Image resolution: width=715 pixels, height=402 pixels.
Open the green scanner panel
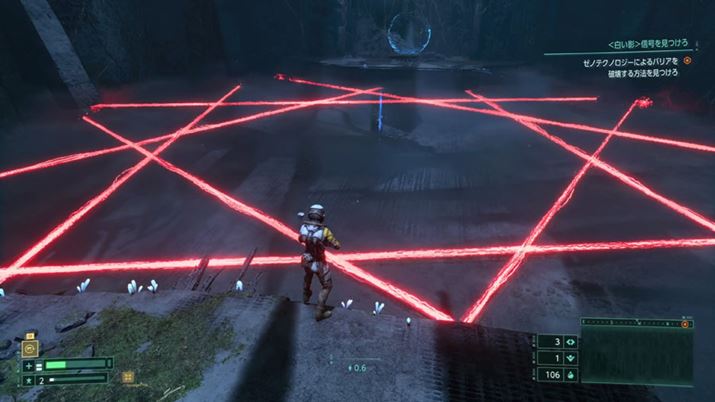tap(637, 357)
